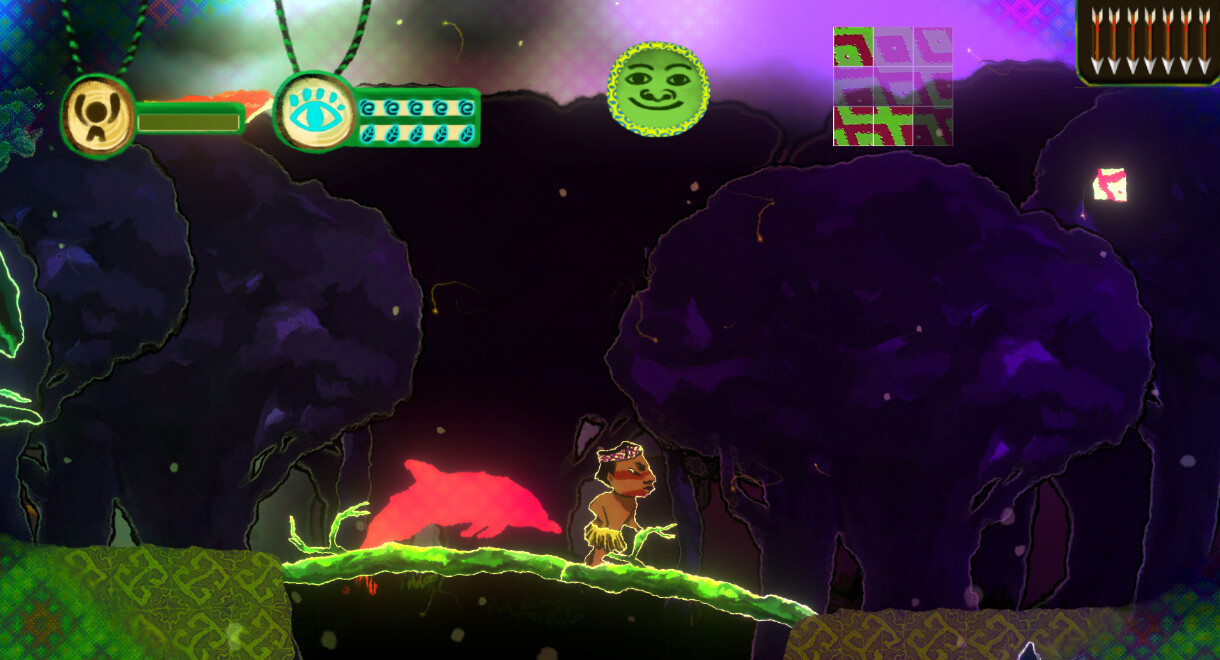Click the gold figure medallion icon

tap(98, 117)
